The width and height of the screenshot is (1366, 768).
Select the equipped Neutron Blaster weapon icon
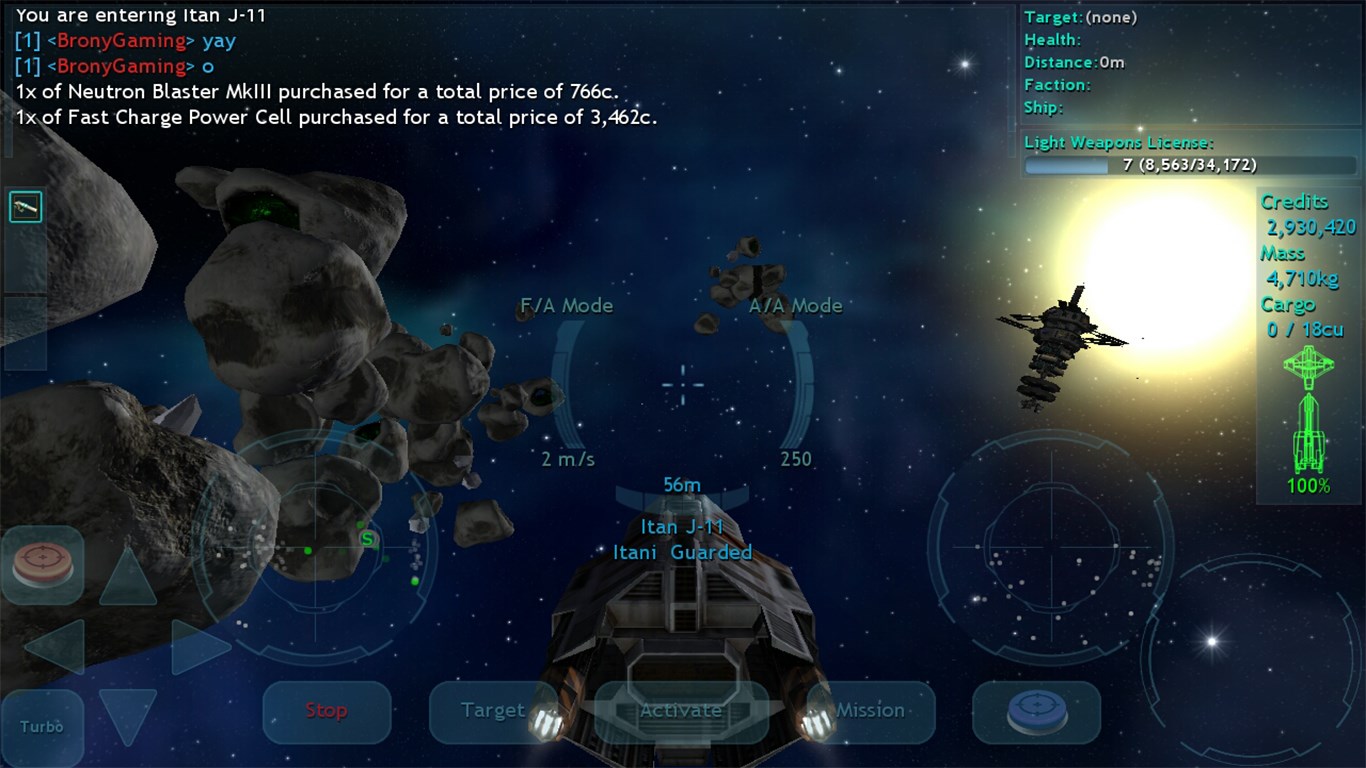pos(27,206)
